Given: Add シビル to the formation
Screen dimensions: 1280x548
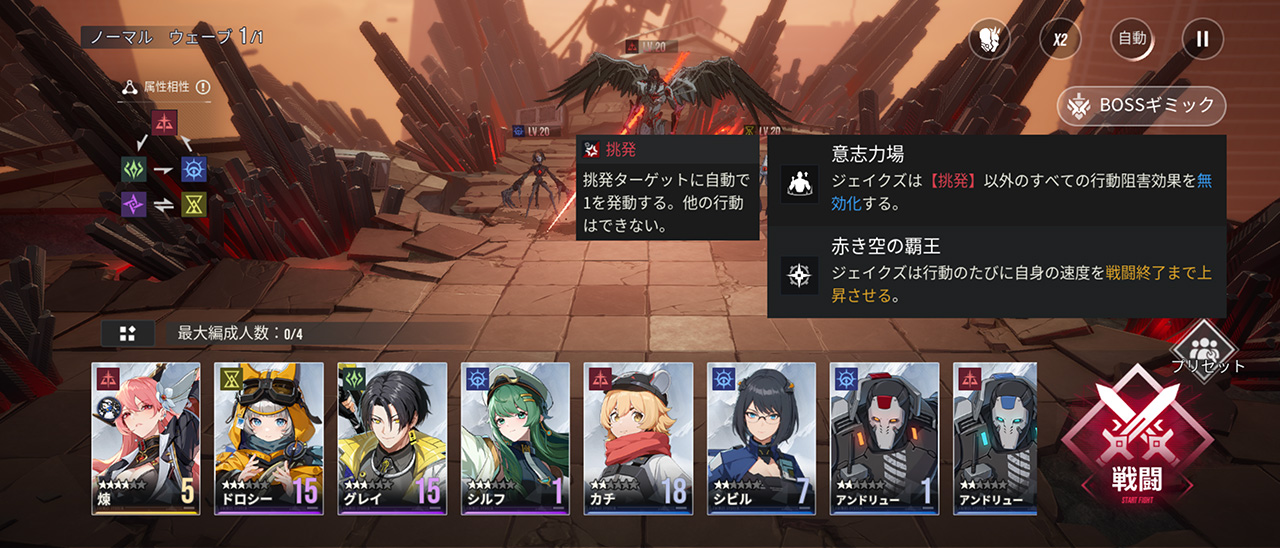Looking at the screenshot, I should [761, 438].
